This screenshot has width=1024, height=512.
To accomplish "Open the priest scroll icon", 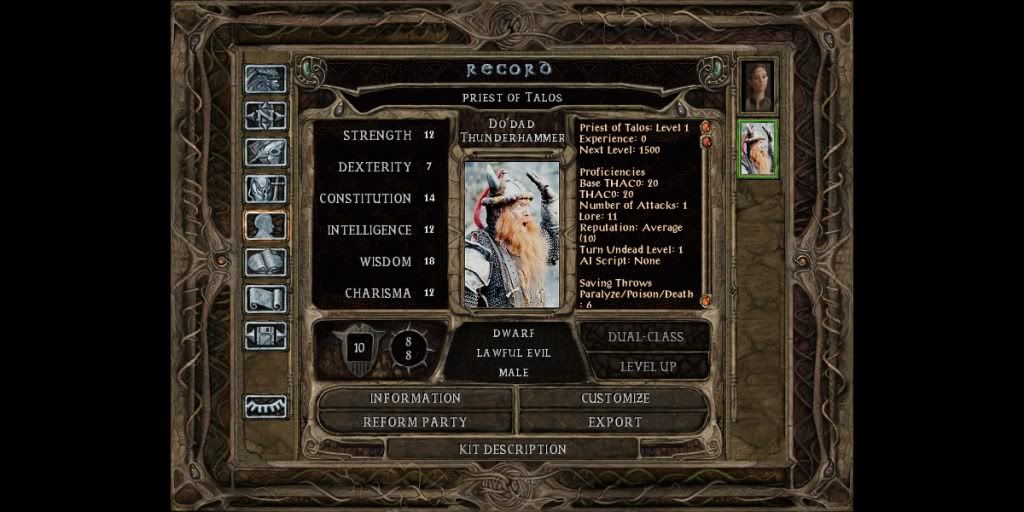I will (x=266, y=299).
